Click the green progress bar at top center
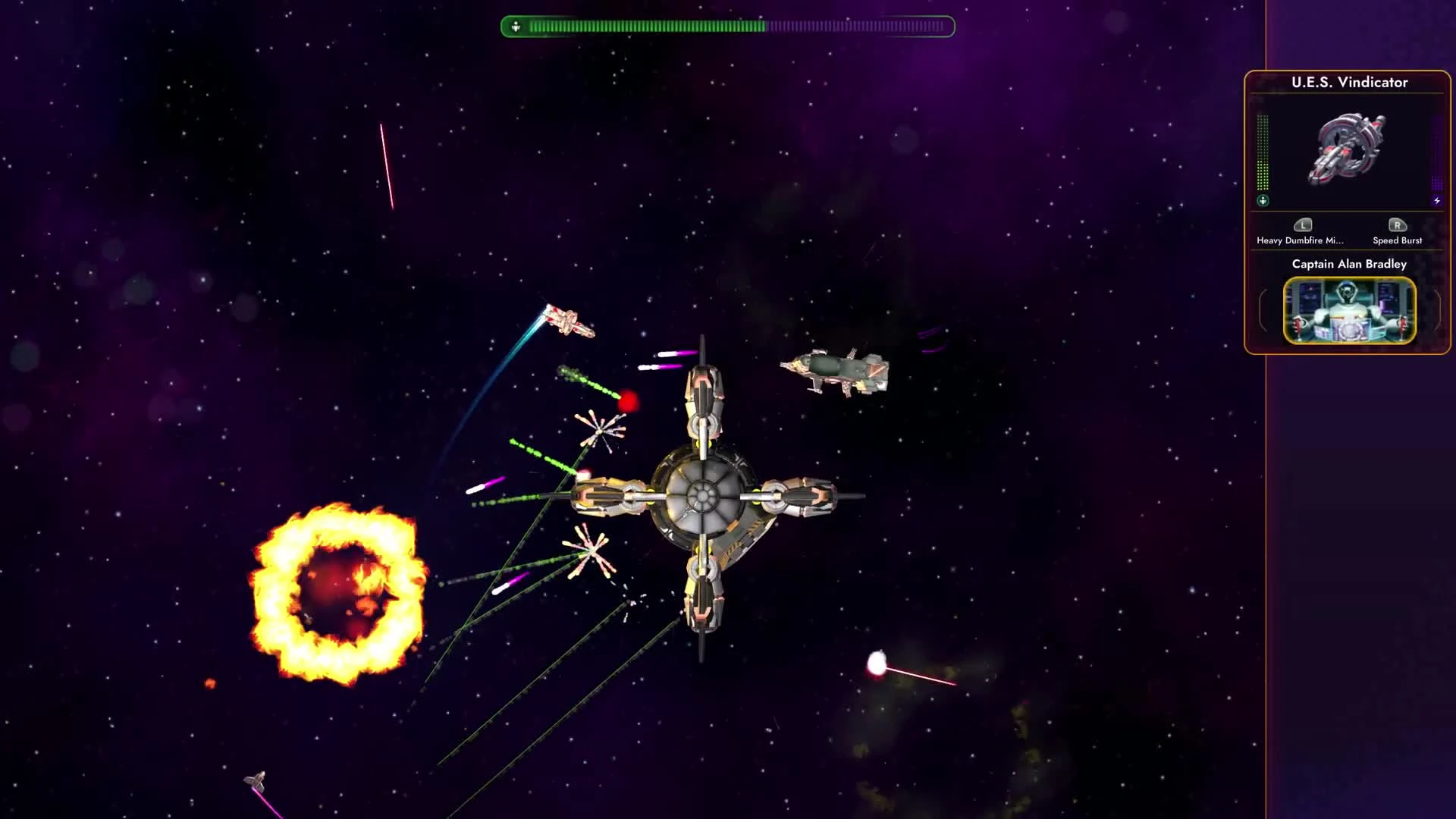1456x819 pixels. coord(720,25)
